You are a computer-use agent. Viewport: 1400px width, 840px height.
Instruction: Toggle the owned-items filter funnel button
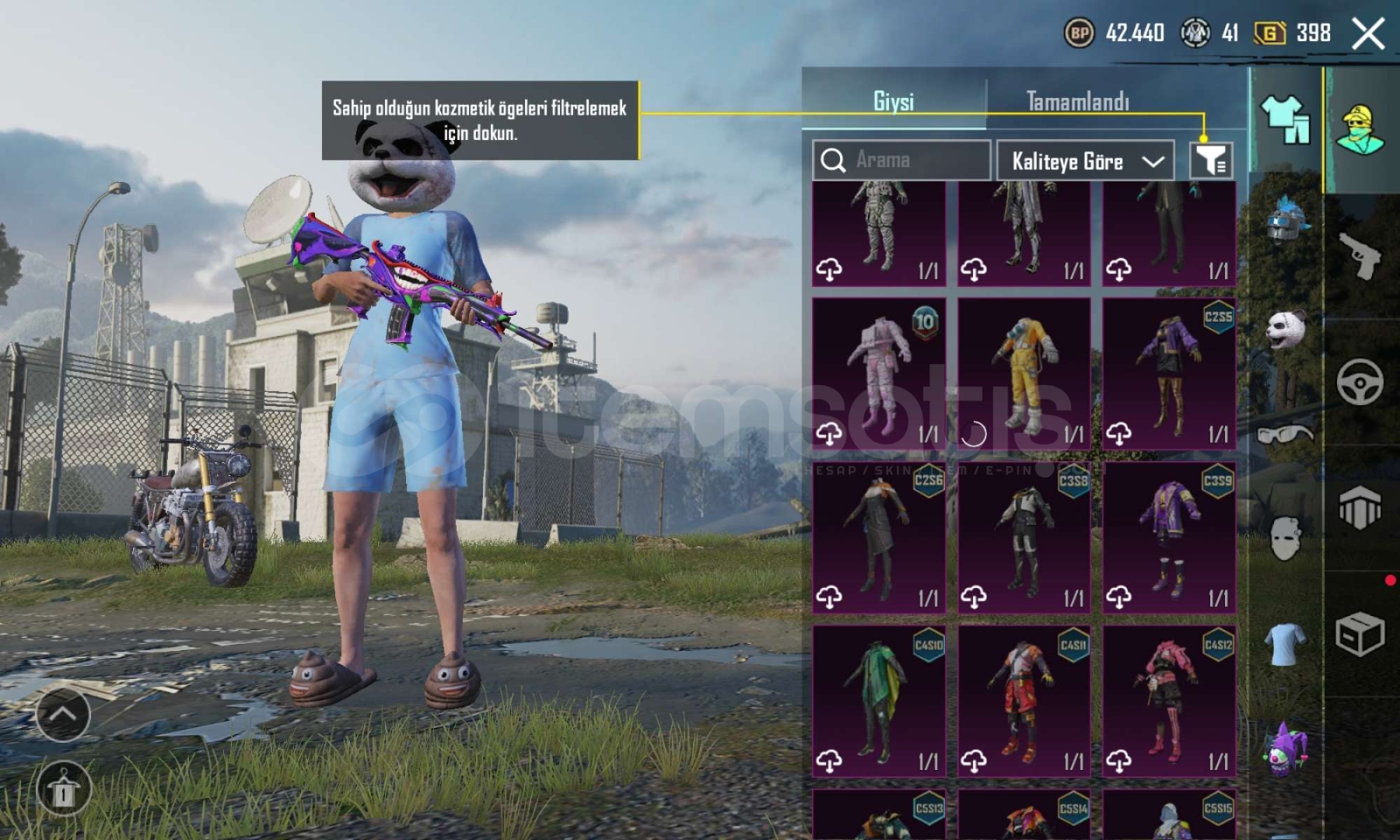[x=1211, y=161]
